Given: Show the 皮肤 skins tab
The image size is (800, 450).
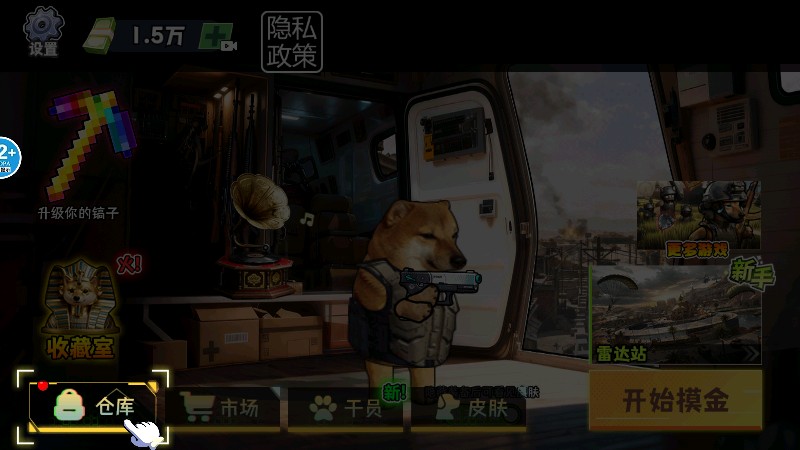Looking at the screenshot, I should coord(470,408).
